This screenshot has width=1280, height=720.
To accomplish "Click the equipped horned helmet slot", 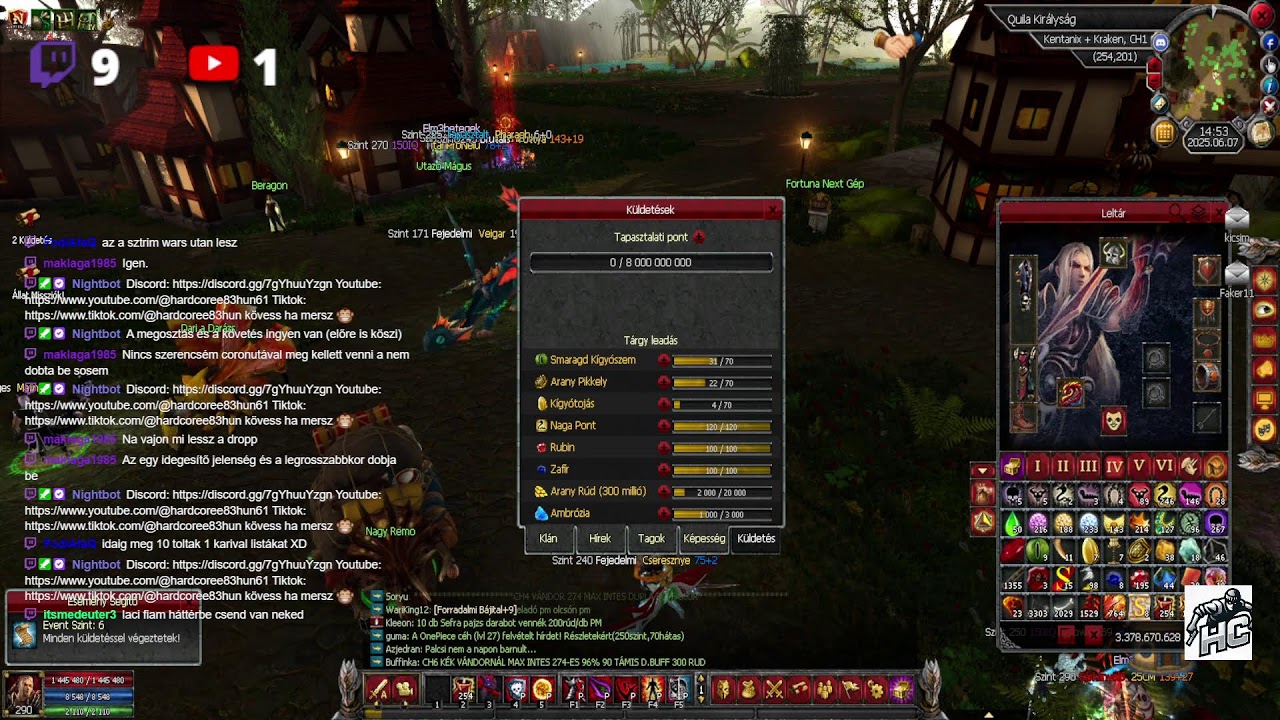I will pos(1114,253).
